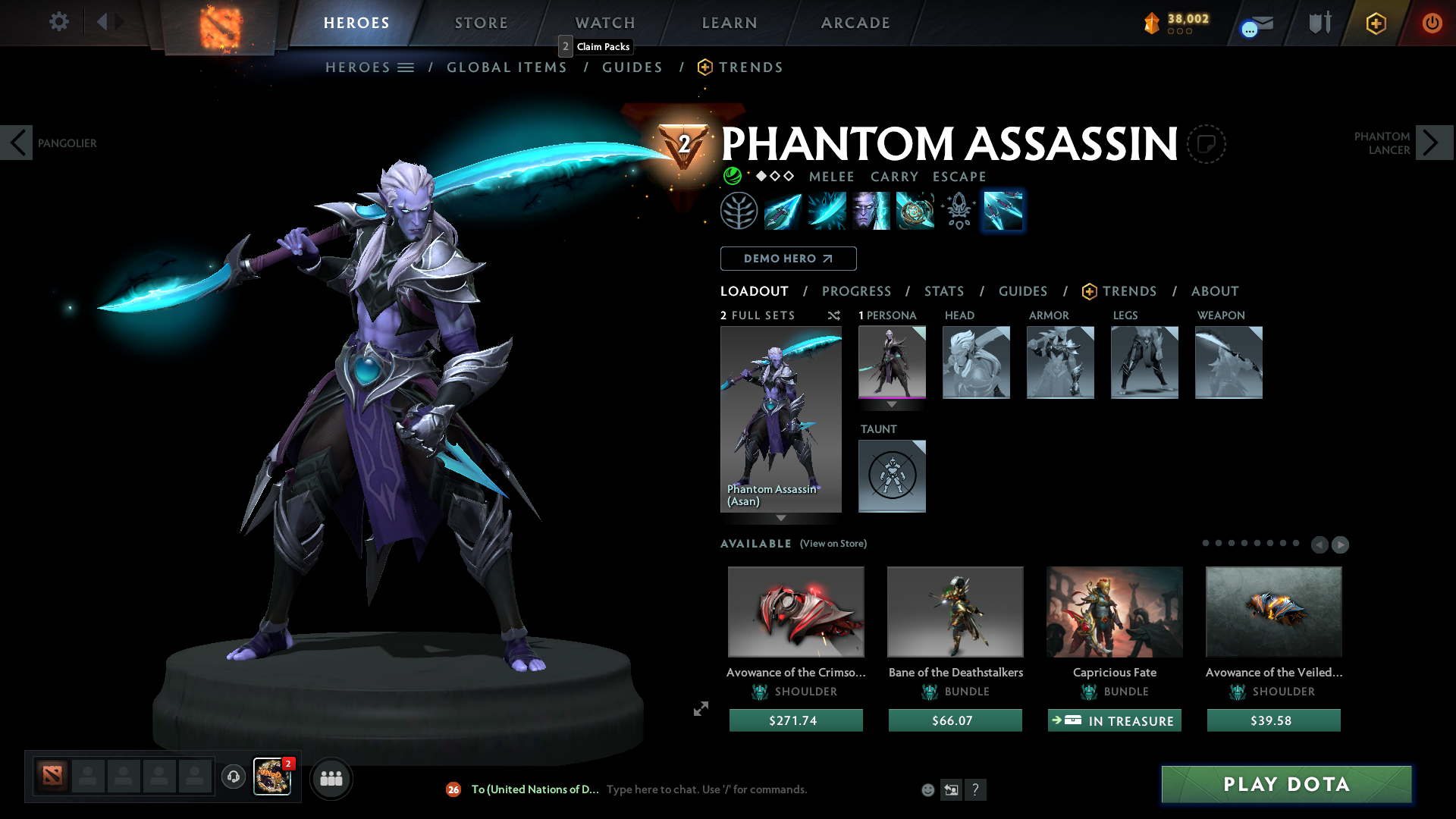
Task: Open the Aghanim's Scepter upgrade icon
Action: [958, 211]
